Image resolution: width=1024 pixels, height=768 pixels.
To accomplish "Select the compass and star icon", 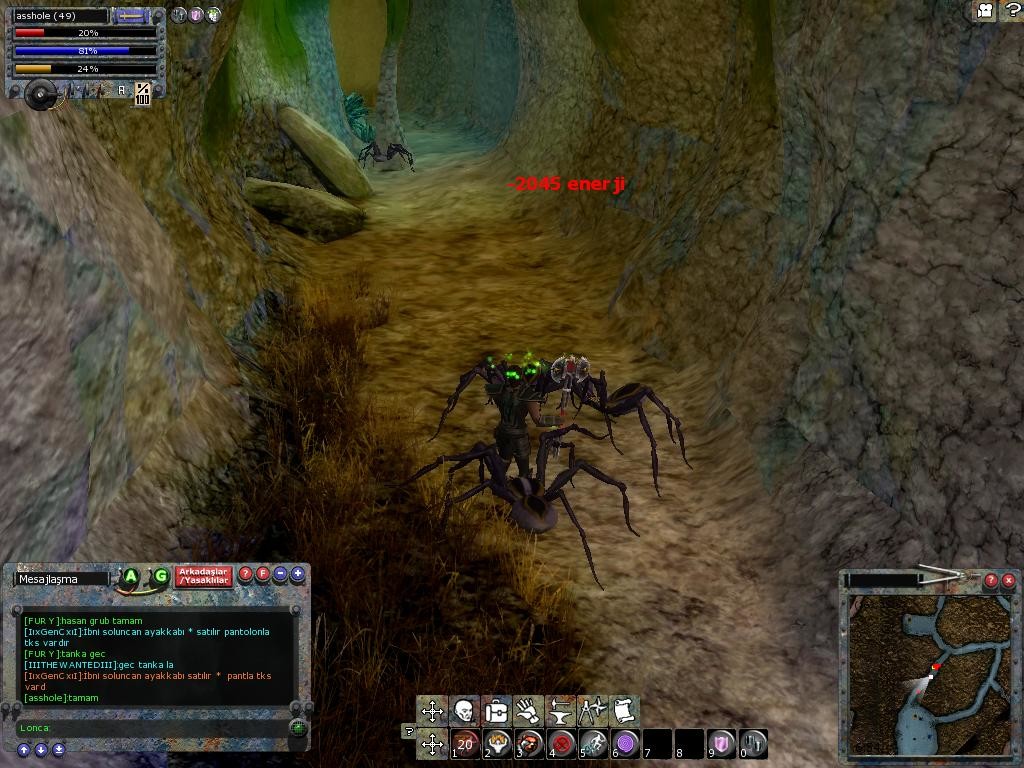I will point(592,711).
